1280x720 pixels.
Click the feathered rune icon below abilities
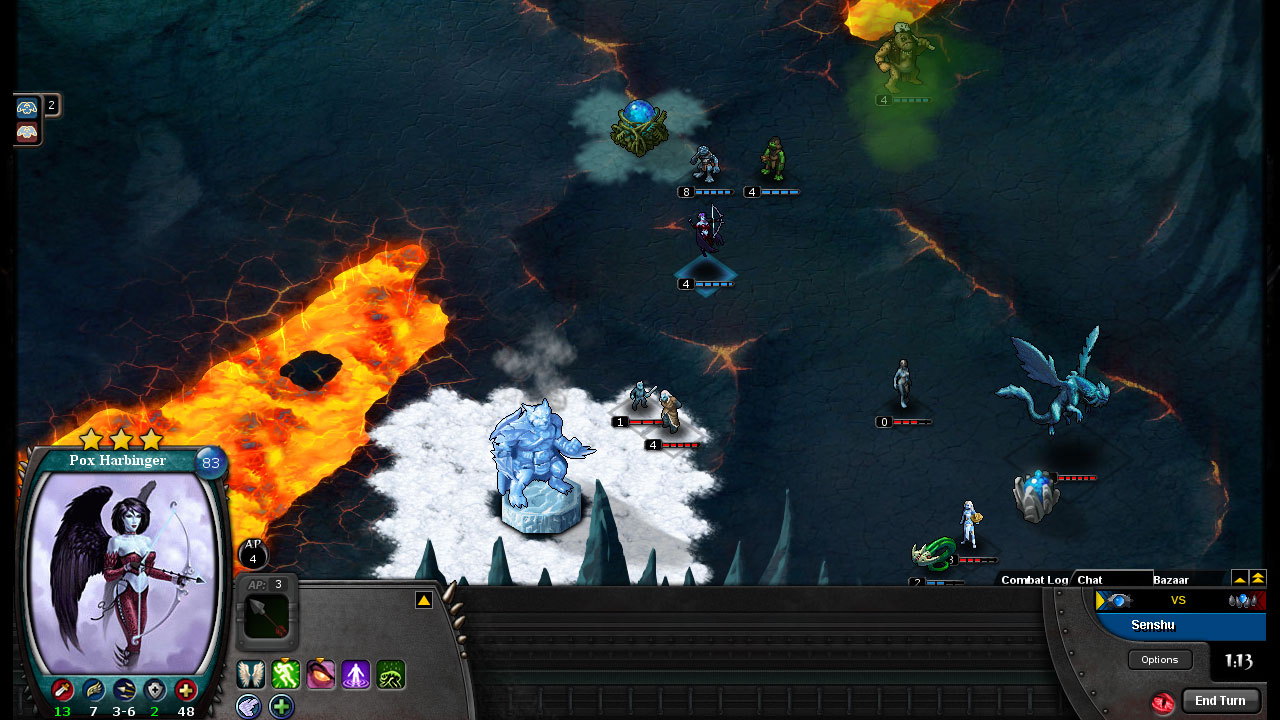click(x=249, y=707)
